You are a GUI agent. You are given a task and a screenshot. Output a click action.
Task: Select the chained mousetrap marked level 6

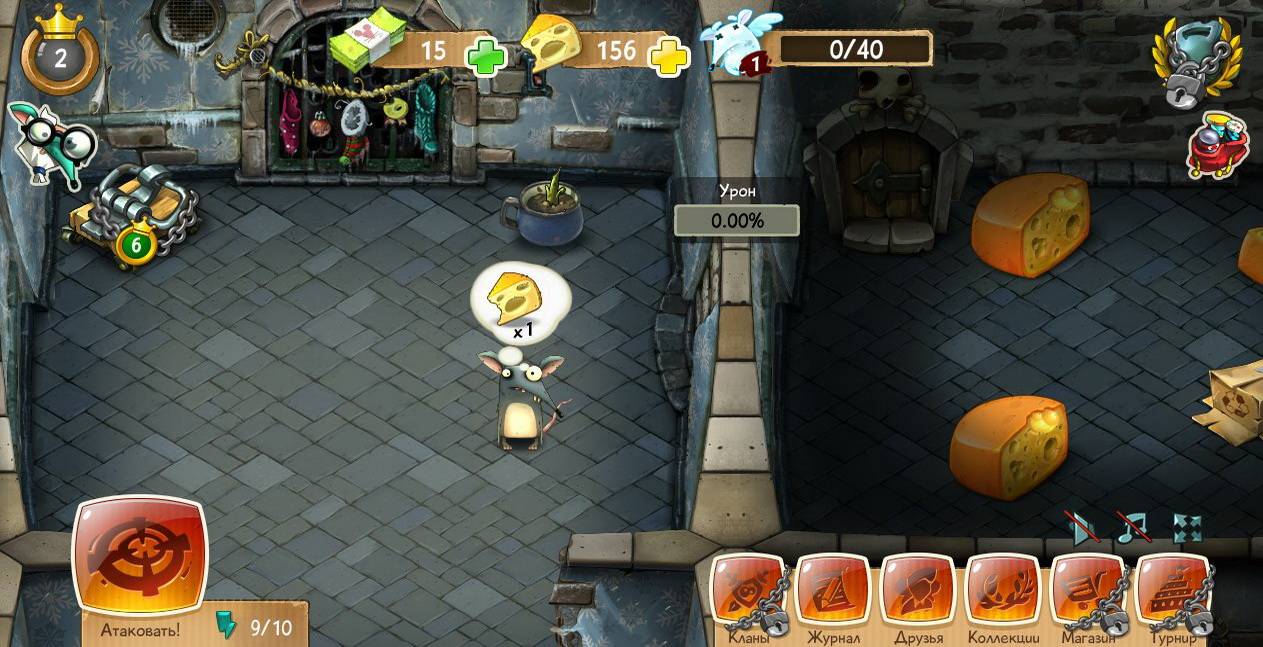coord(130,220)
